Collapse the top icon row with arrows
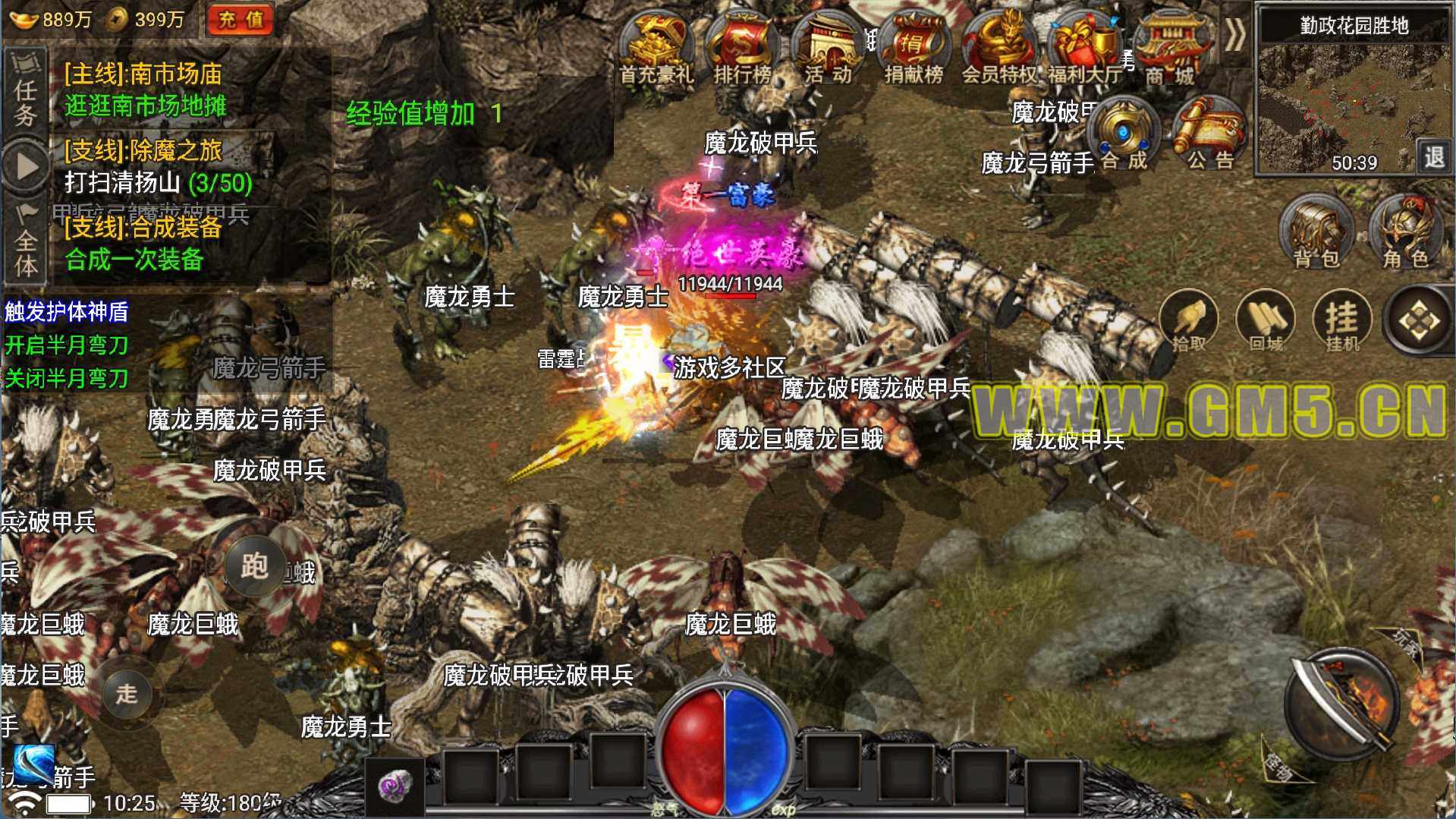Screen dimensions: 1456x819 tap(1235, 35)
